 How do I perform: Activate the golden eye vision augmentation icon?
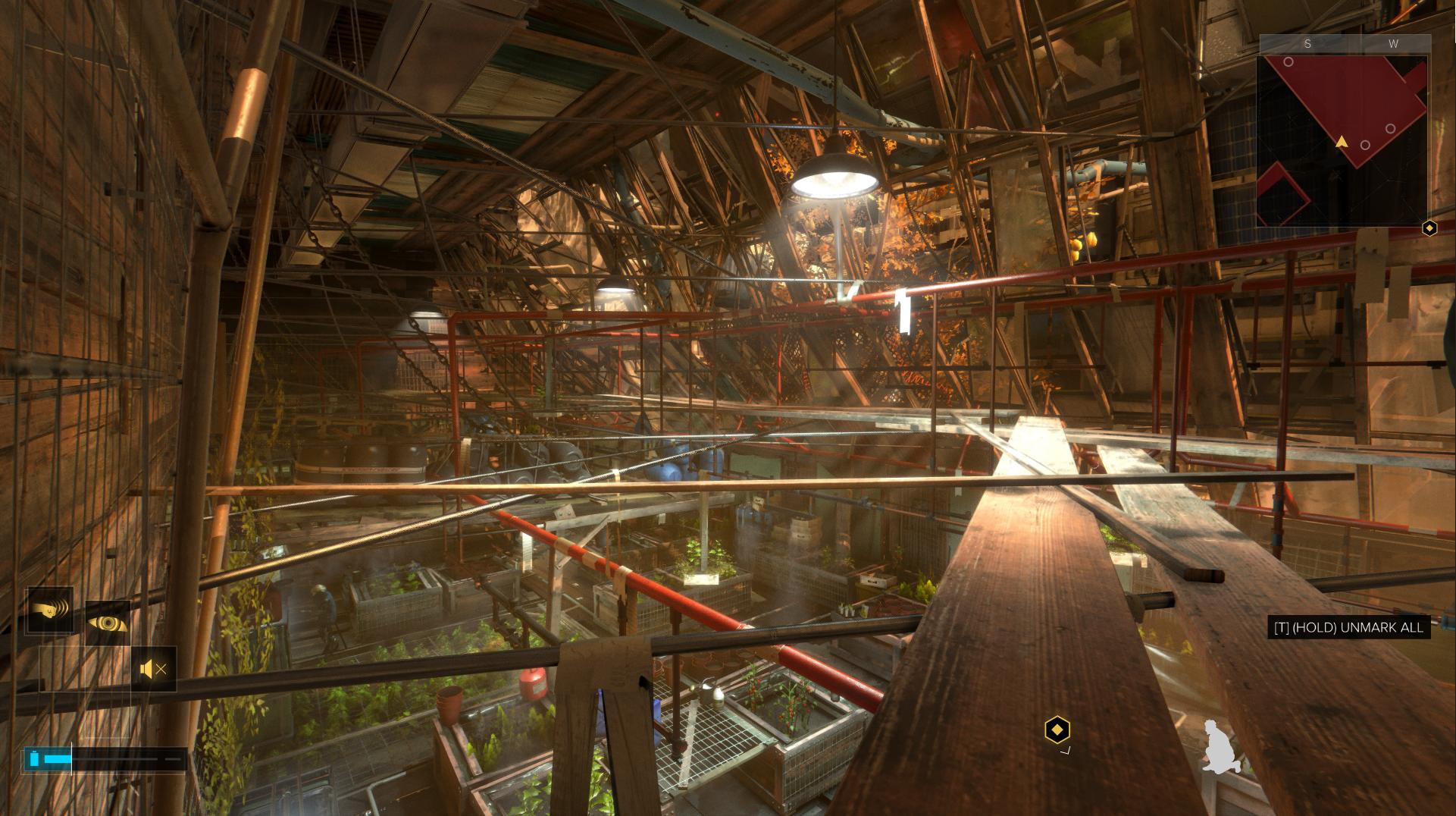(108, 623)
